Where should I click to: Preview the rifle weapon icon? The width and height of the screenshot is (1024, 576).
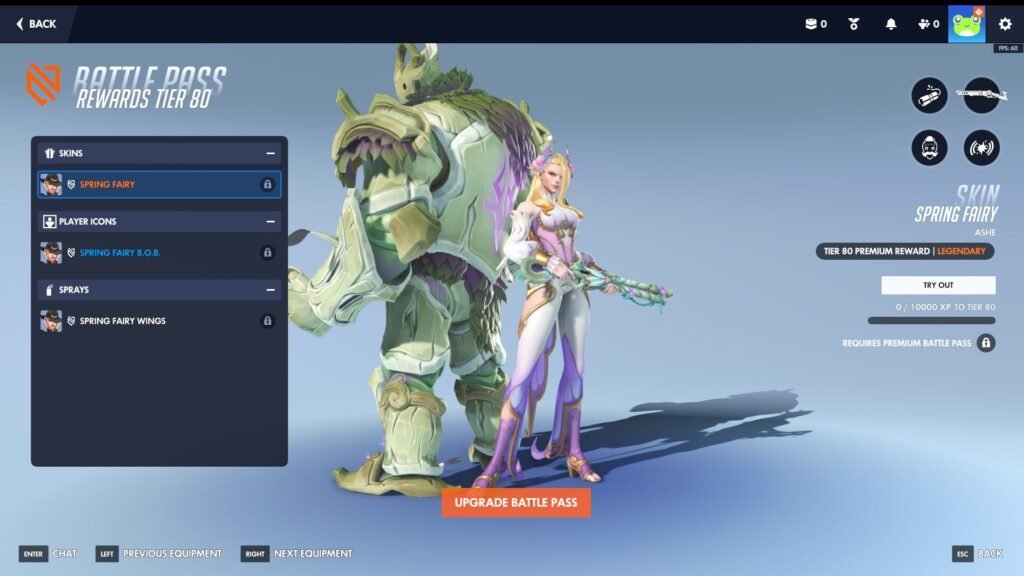tap(981, 96)
